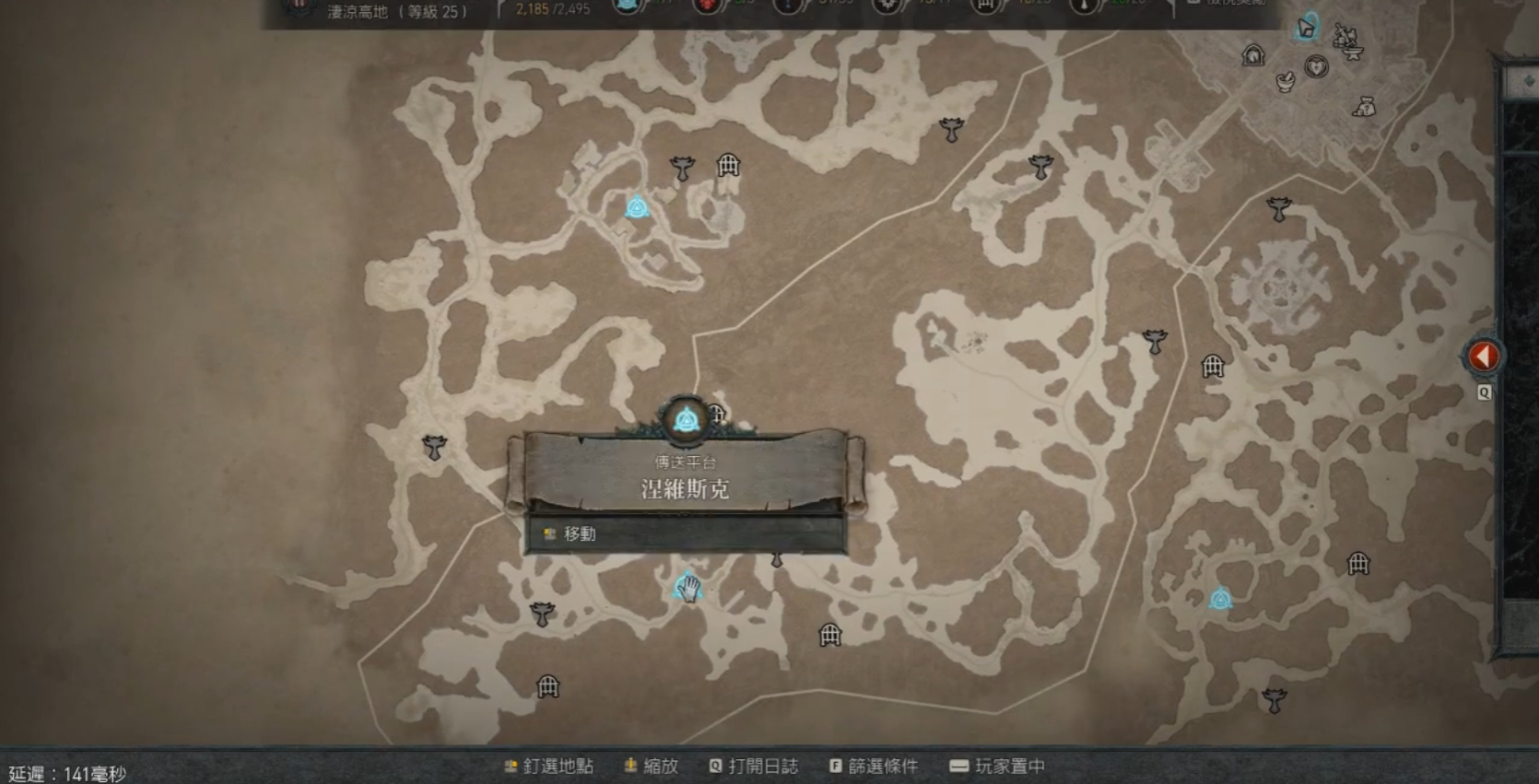Toggle 玩家置中 to center on player

pyautogui.click(x=1008, y=766)
